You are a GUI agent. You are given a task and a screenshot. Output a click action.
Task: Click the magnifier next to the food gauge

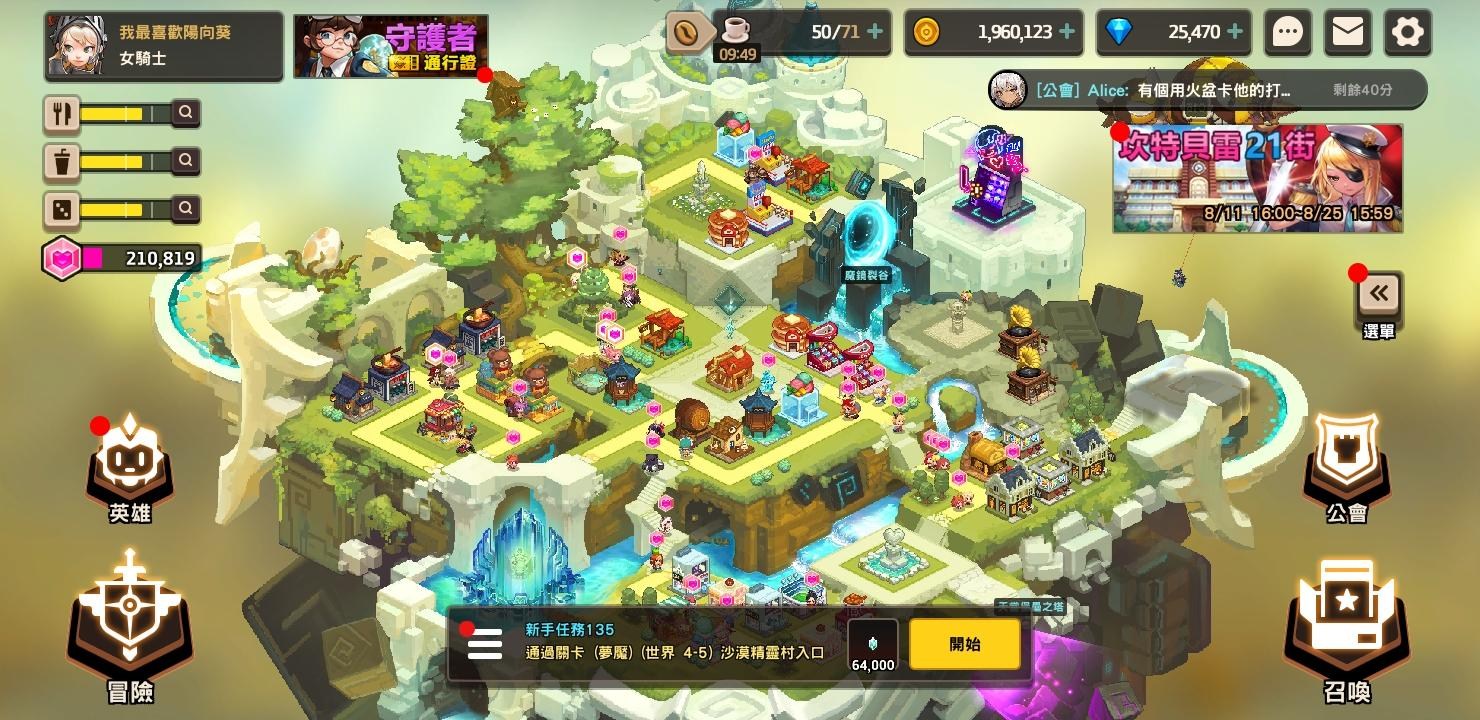pos(184,112)
